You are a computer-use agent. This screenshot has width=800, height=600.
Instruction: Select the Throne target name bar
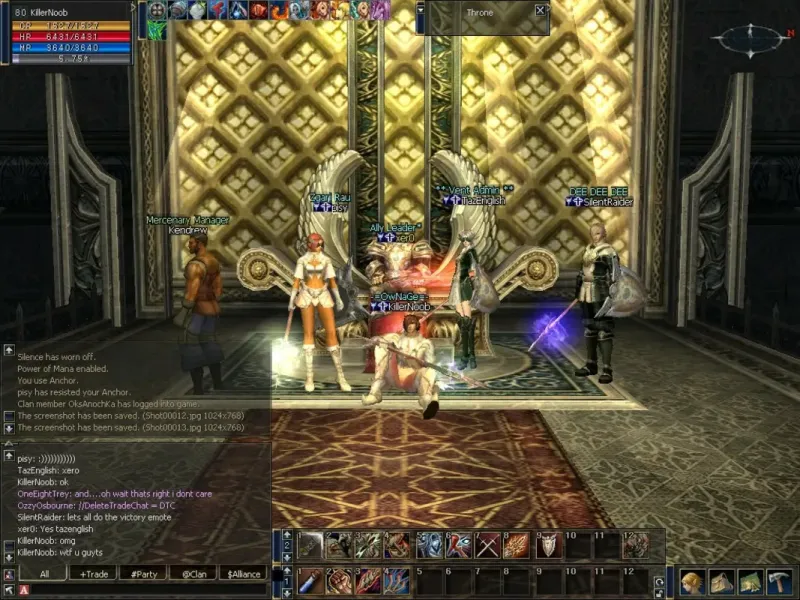[x=480, y=12]
